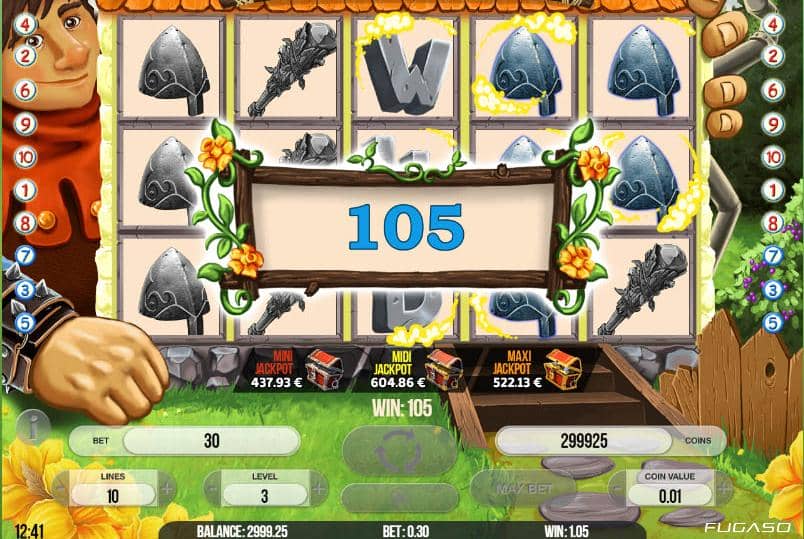Image resolution: width=804 pixels, height=539 pixels.
Task: Spin the reels with the circular arrows button
Action: click(x=400, y=450)
